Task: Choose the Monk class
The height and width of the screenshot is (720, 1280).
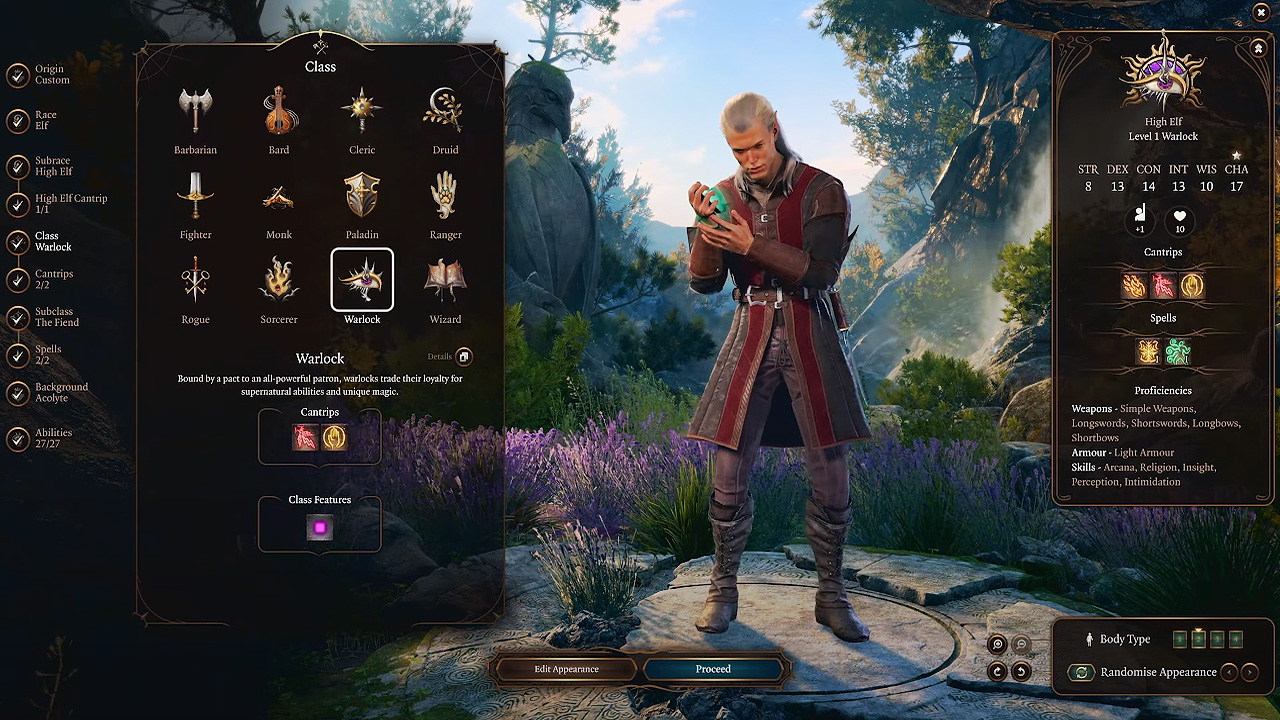Action: pos(278,200)
